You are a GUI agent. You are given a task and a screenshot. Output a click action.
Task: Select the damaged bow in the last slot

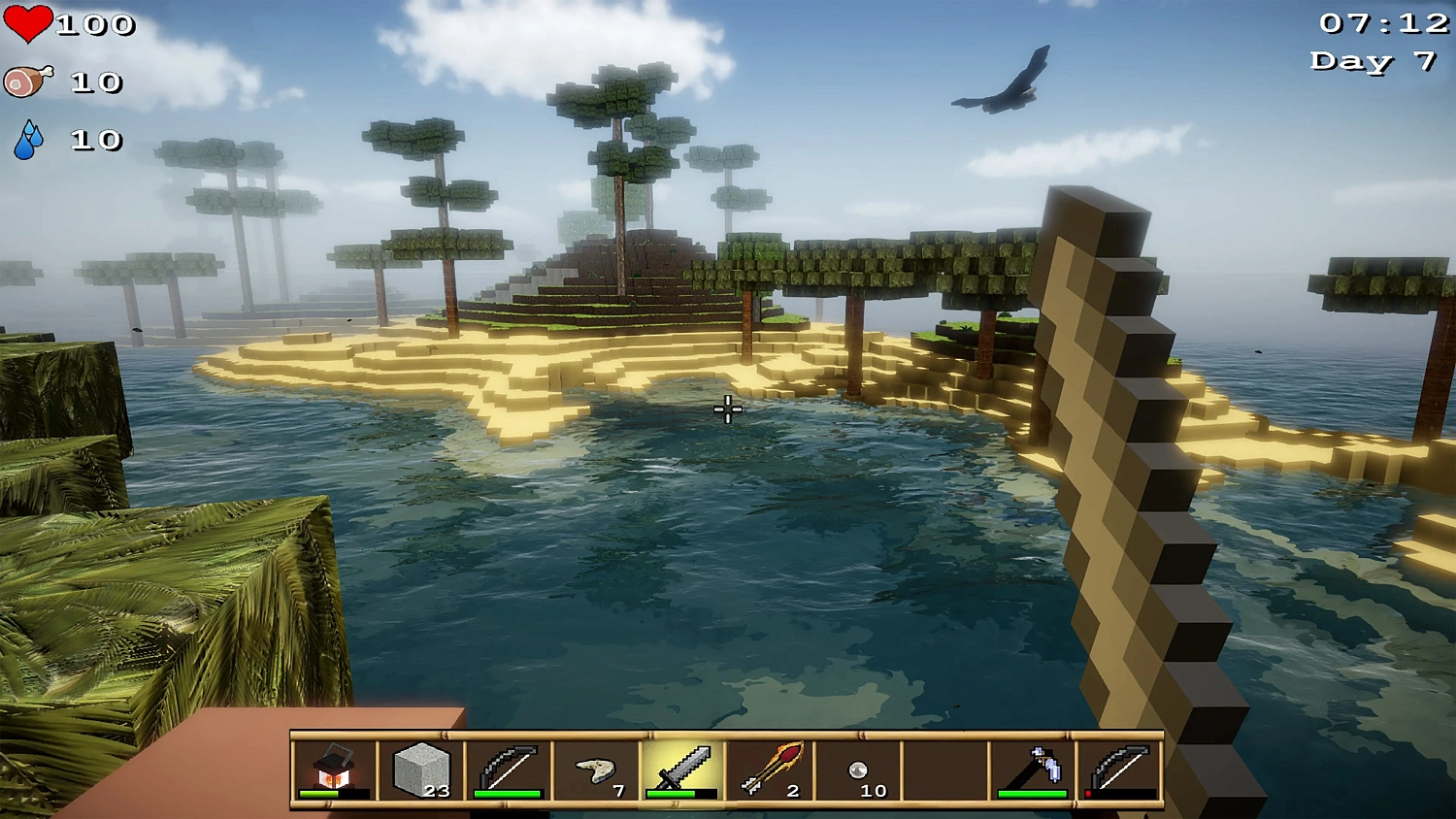point(1119,770)
